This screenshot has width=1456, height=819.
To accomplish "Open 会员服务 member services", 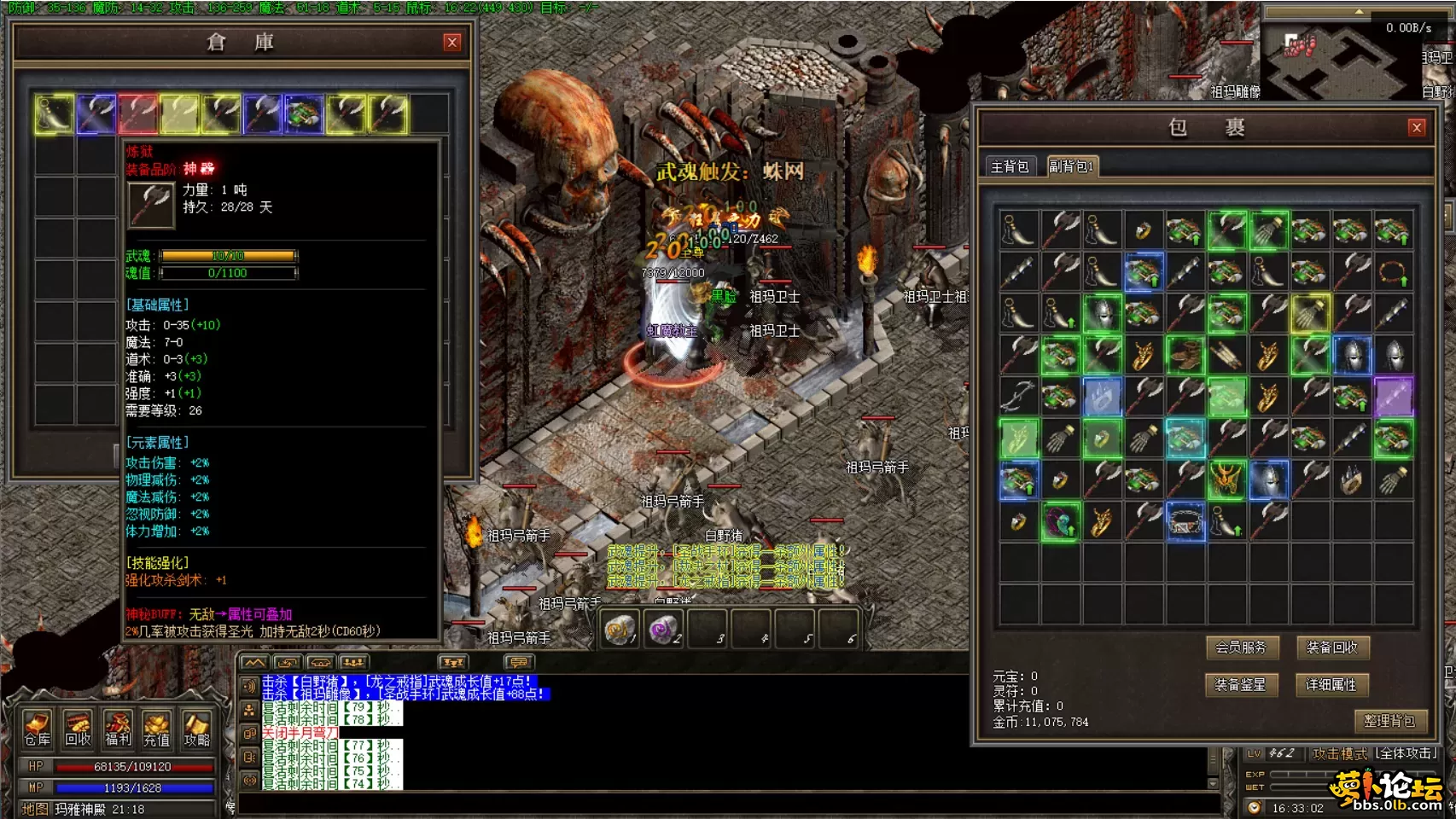I will click(x=1241, y=648).
